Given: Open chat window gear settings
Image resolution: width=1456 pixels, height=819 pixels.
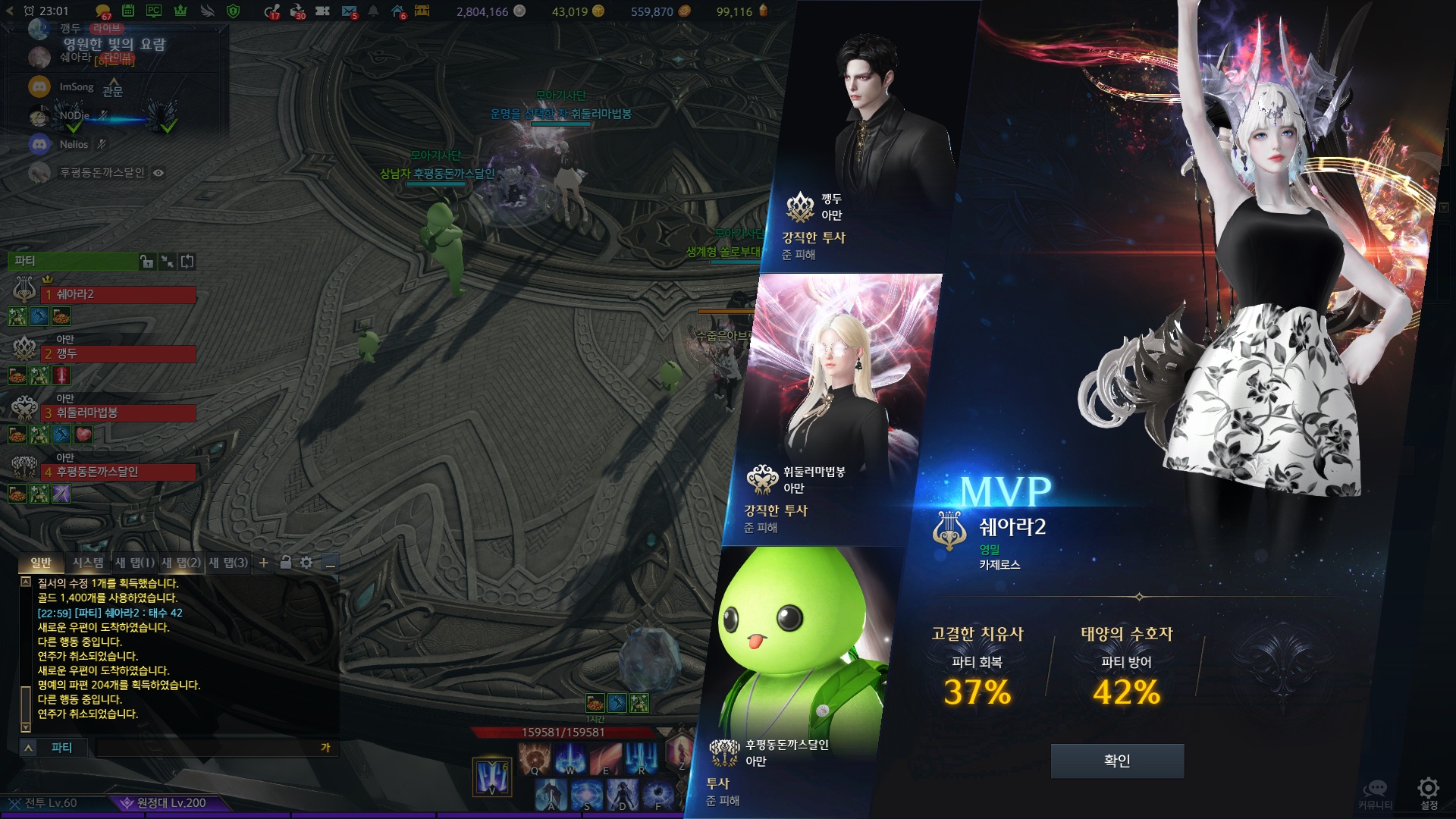Looking at the screenshot, I should 306,563.
